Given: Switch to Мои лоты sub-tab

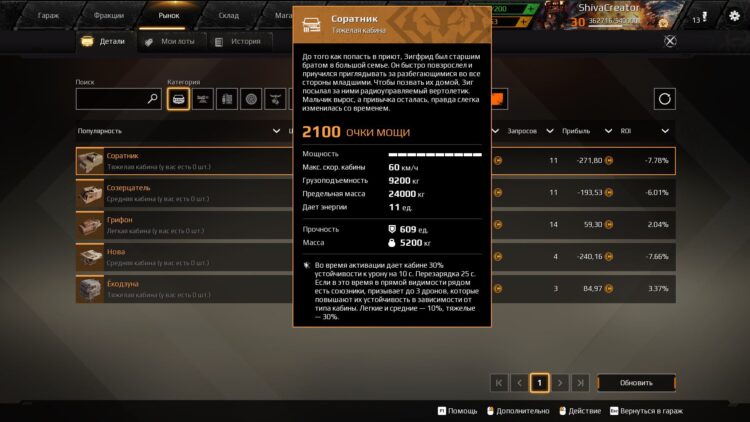Looking at the screenshot, I should tap(170, 41).
